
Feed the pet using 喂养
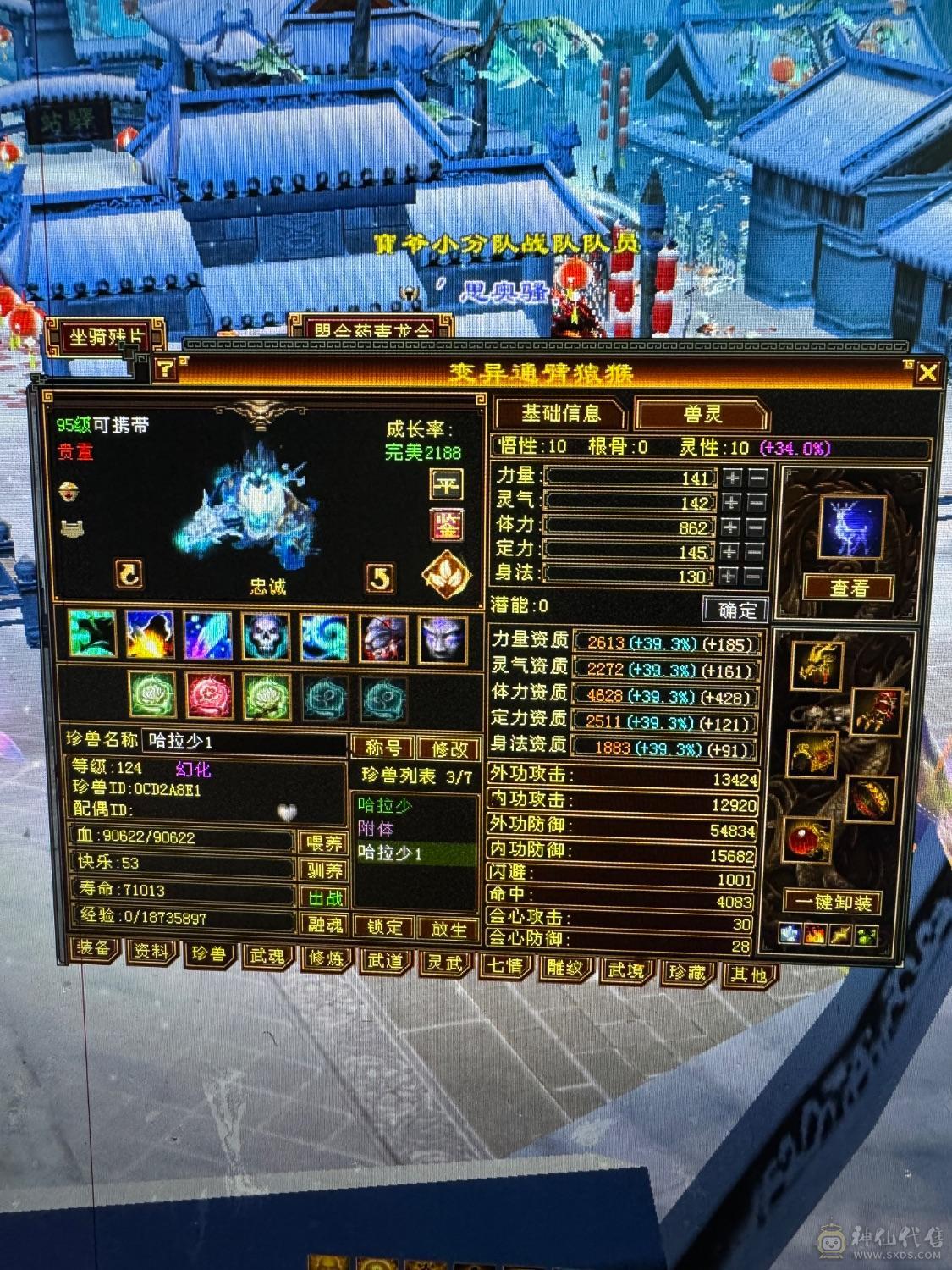coord(324,843)
